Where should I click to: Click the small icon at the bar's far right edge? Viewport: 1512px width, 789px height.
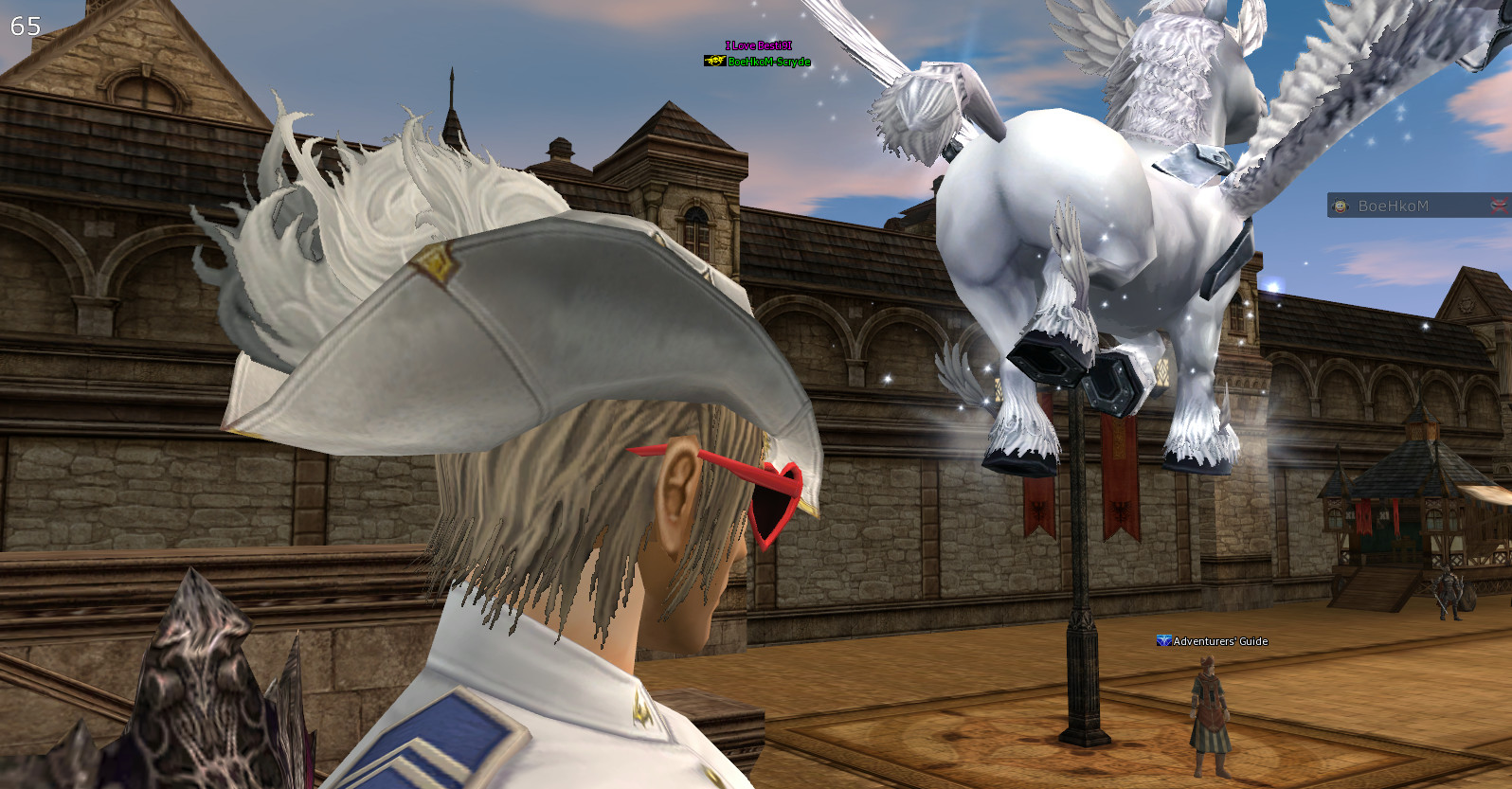(1498, 205)
